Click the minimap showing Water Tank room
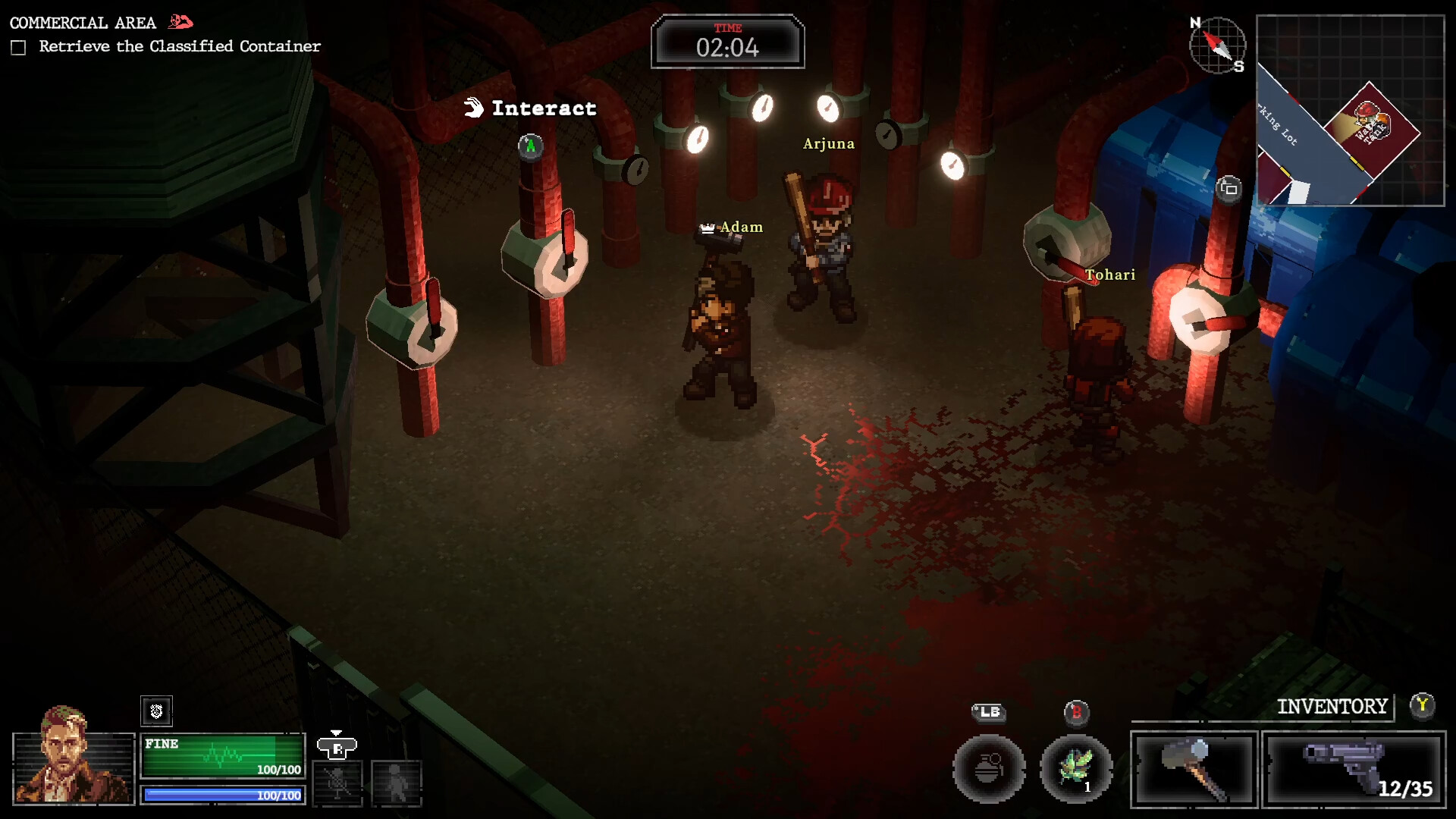 pos(1350,111)
